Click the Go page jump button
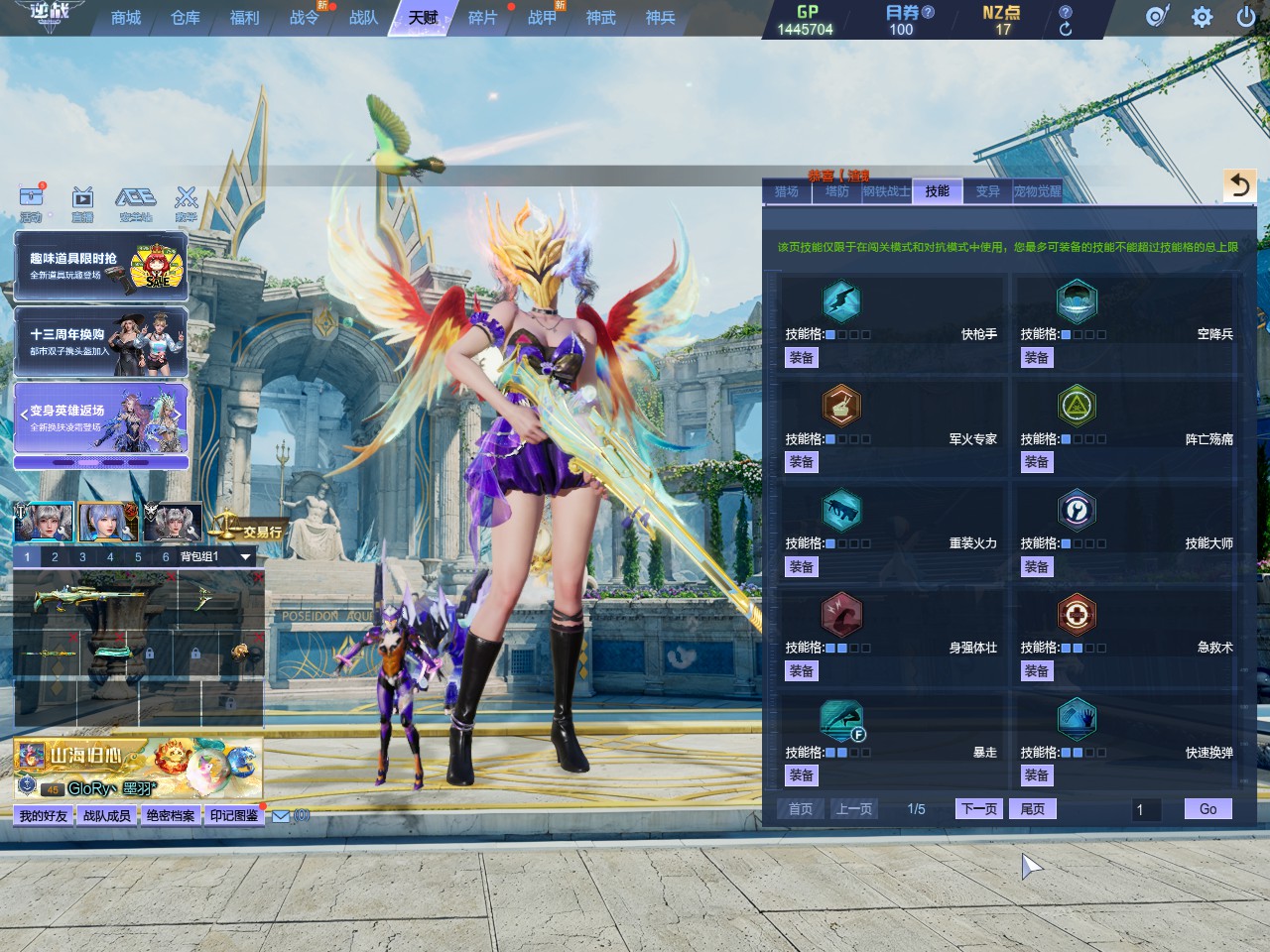Viewport: 1270px width, 952px height. [x=1207, y=809]
